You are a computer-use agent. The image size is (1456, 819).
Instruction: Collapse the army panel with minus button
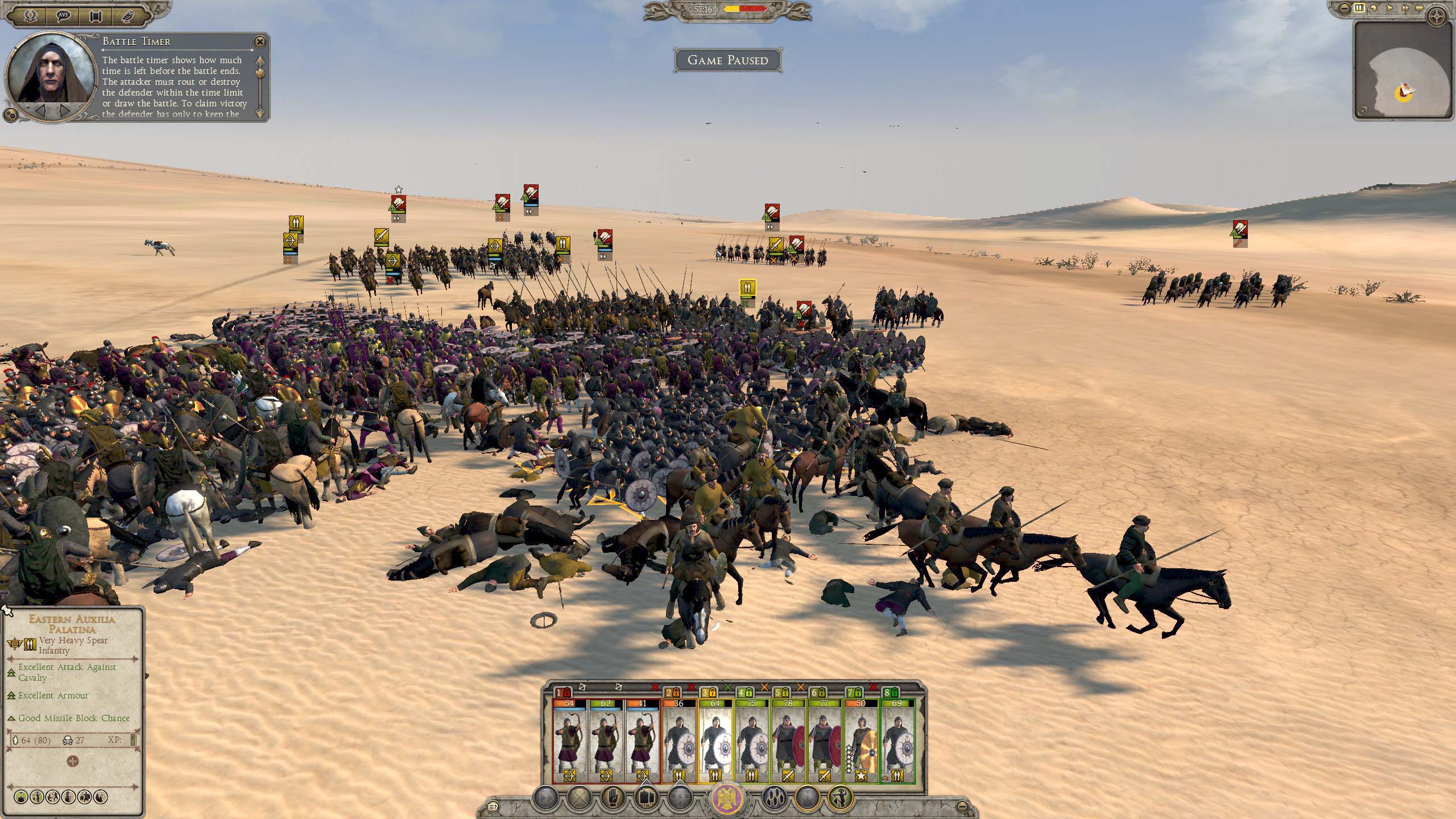[961, 805]
